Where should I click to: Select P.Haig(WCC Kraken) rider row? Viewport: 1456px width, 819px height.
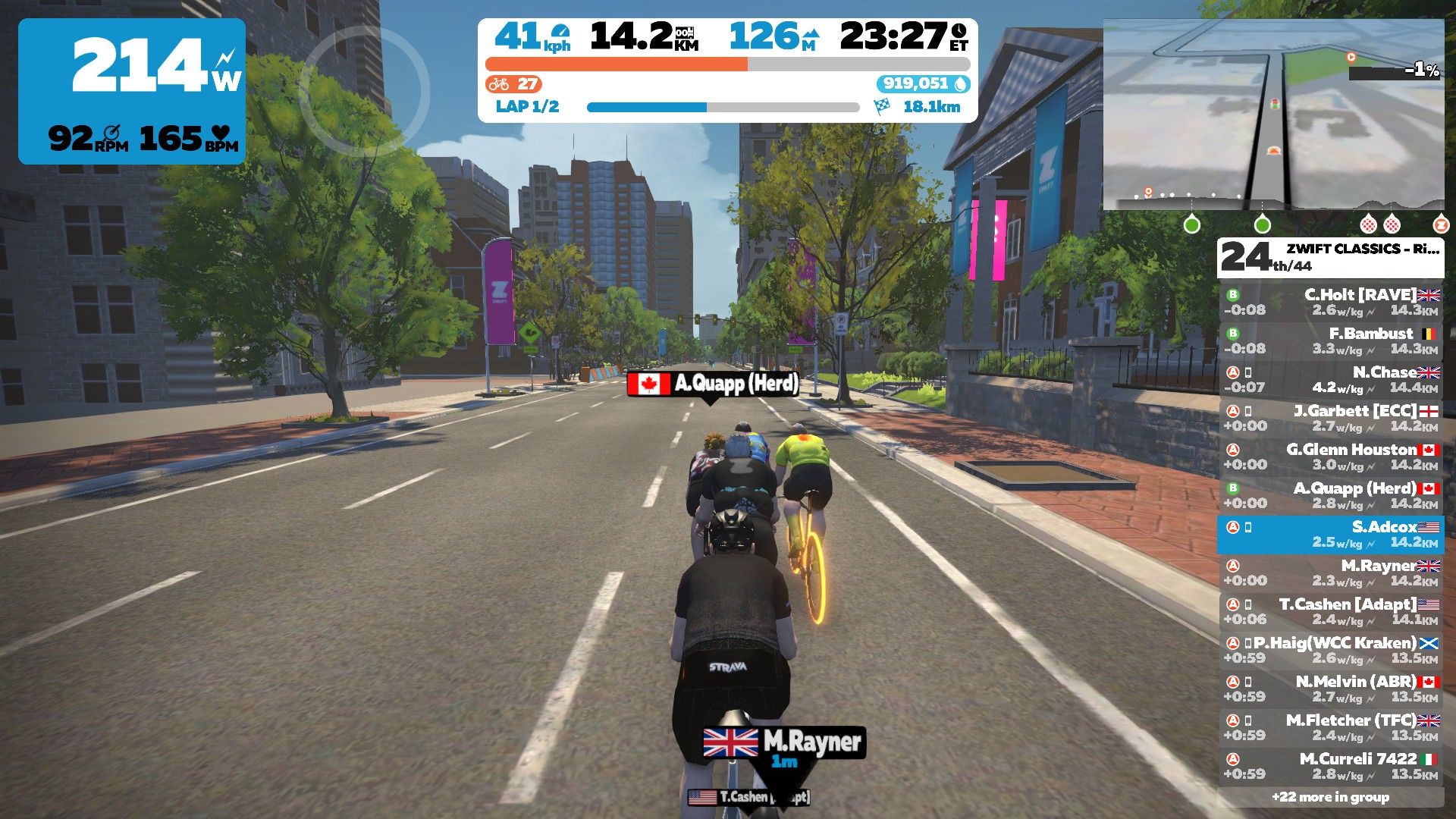pyautogui.click(x=1331, y=650)
